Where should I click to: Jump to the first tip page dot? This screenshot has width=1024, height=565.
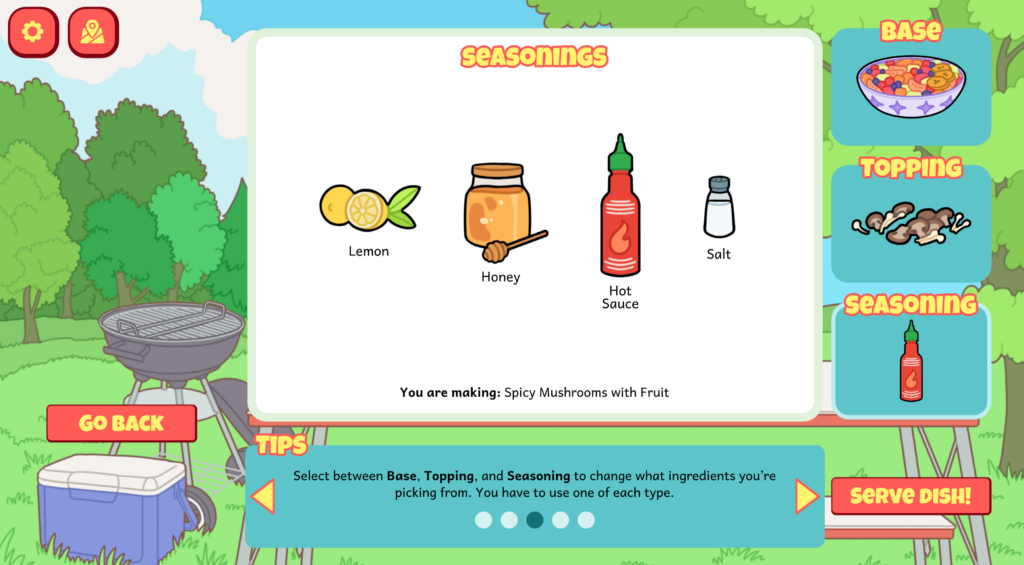[x=484, y=520]
